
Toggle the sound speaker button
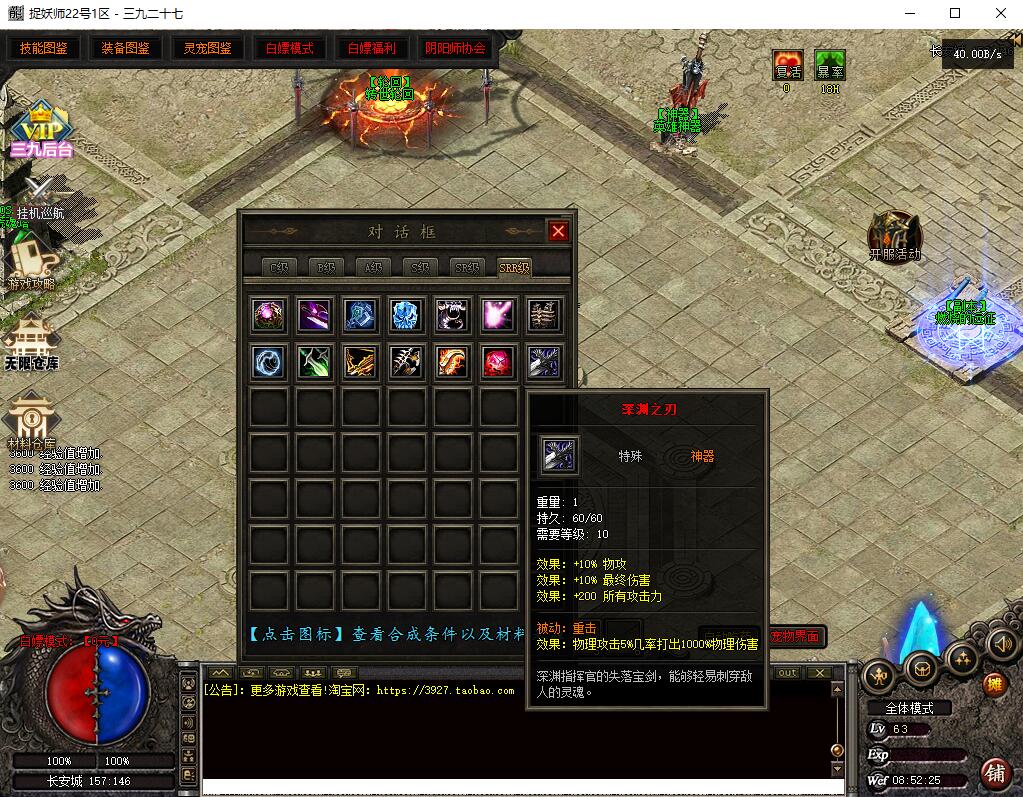pyautogui.click(x=1001, y=645)
